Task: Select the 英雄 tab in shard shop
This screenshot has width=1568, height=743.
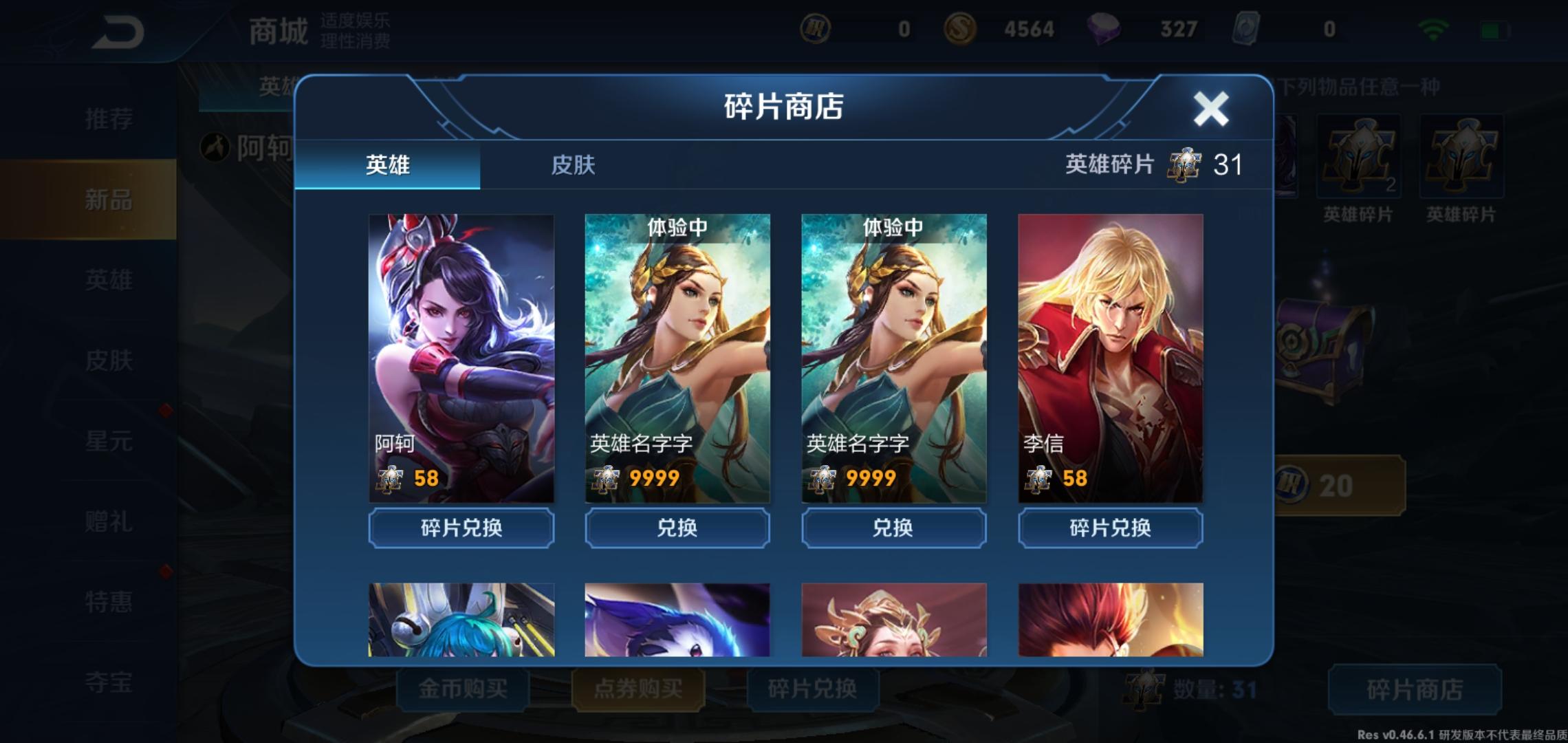Action: 388,165
